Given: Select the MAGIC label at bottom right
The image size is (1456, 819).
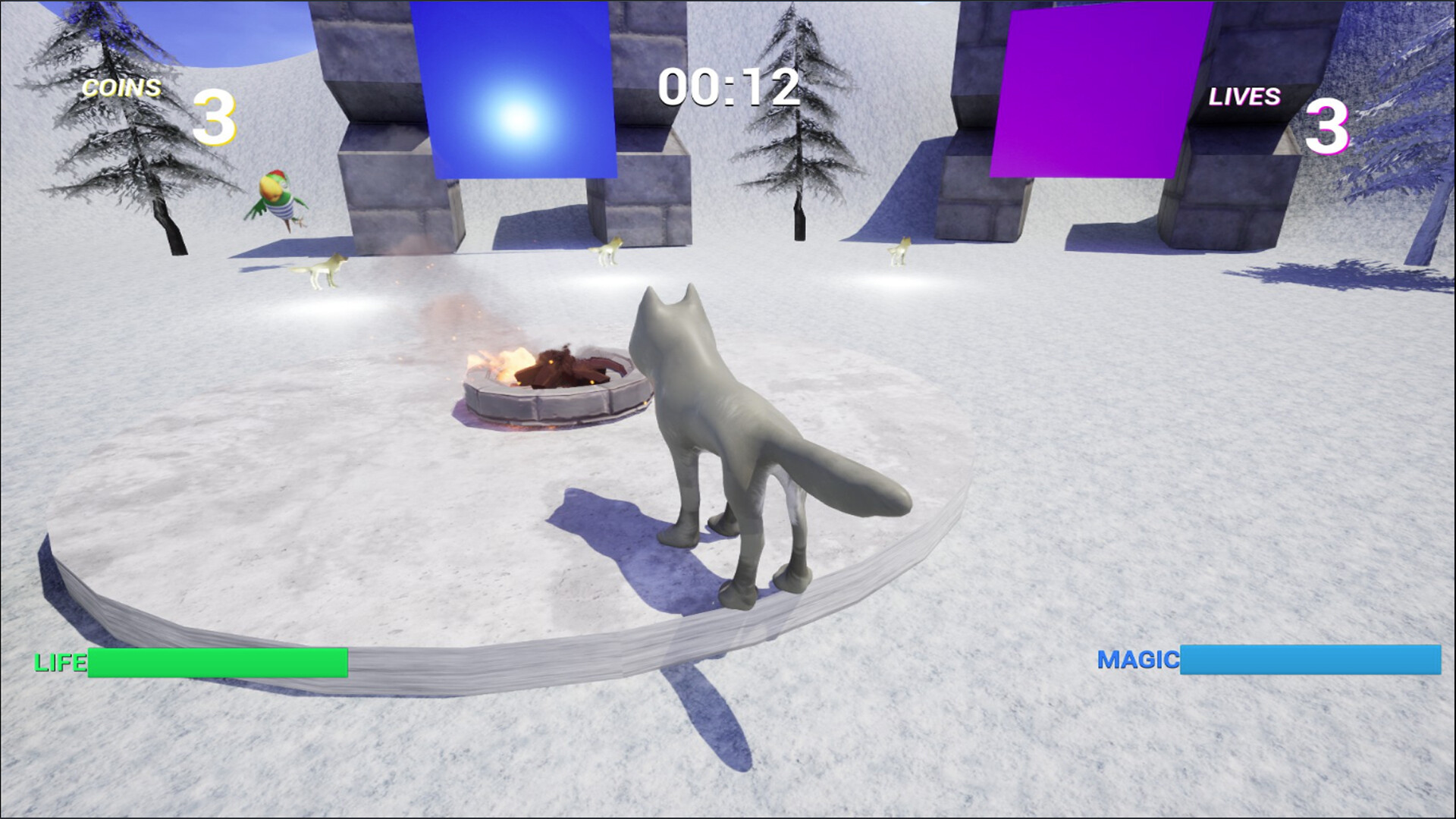Looking at the screenshot, I should pos(1141,660).
